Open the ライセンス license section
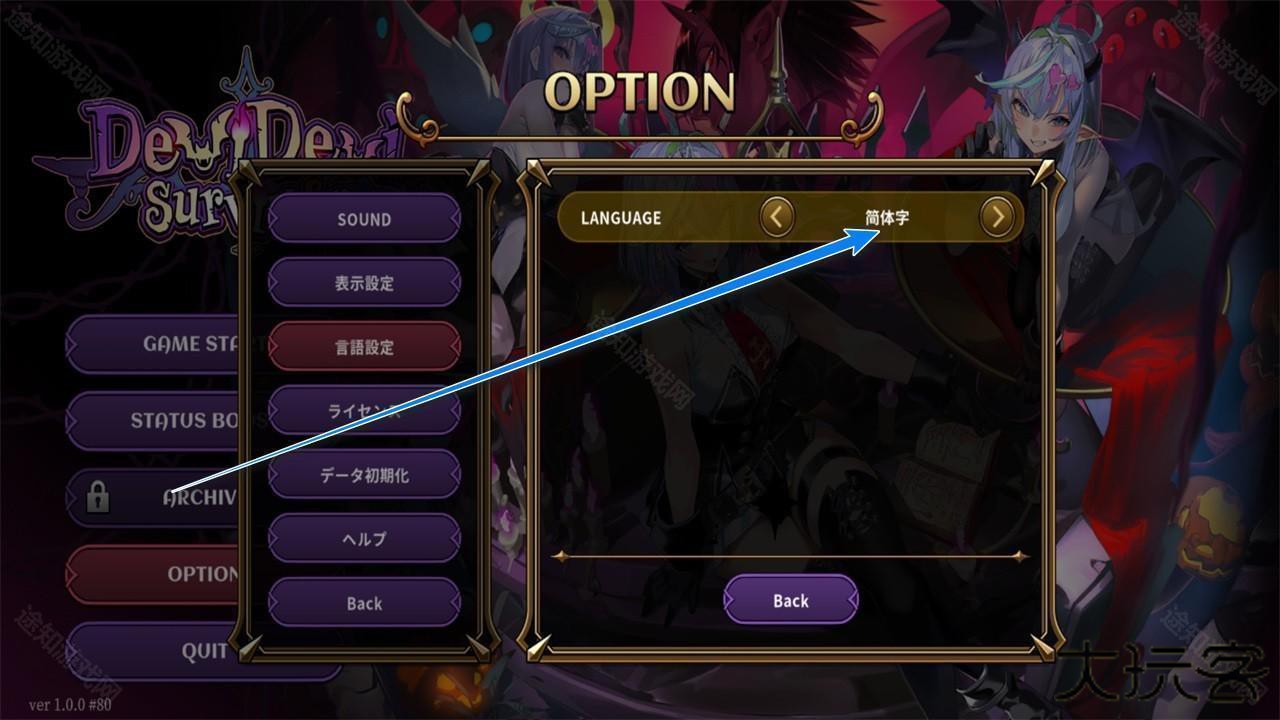 (364, 411)
